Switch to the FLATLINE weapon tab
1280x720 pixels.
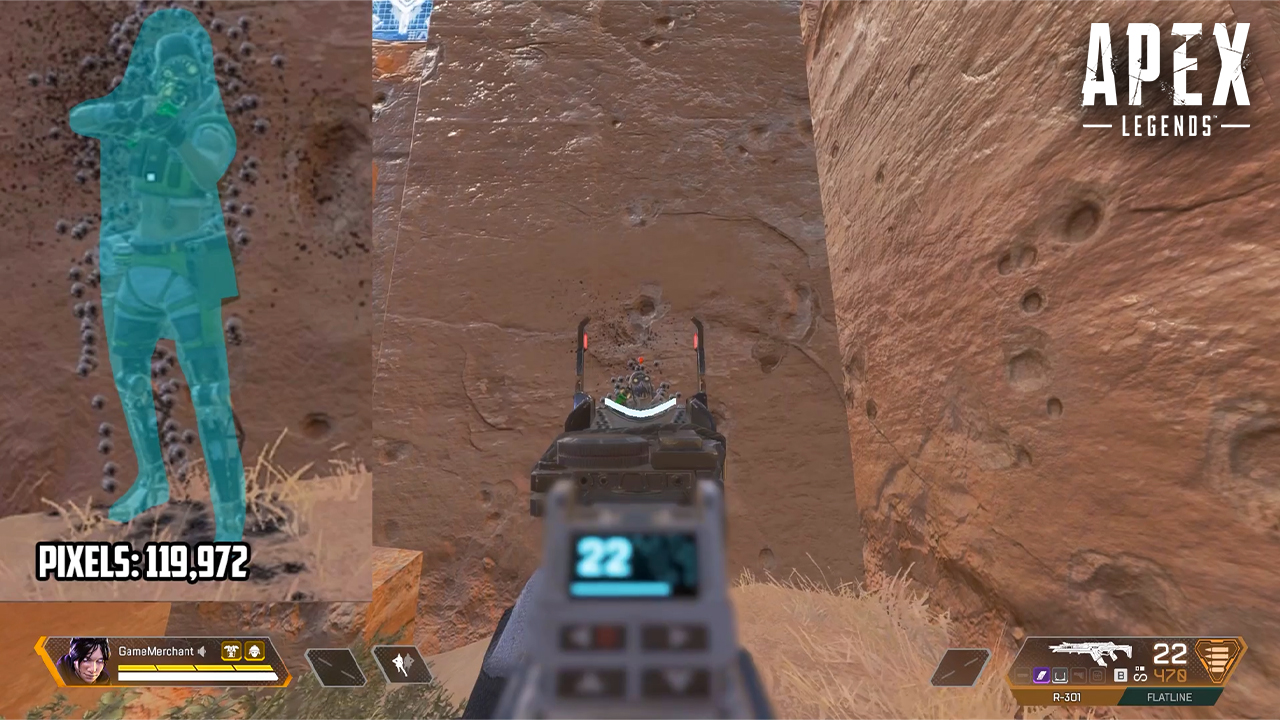coord(1169,696)
